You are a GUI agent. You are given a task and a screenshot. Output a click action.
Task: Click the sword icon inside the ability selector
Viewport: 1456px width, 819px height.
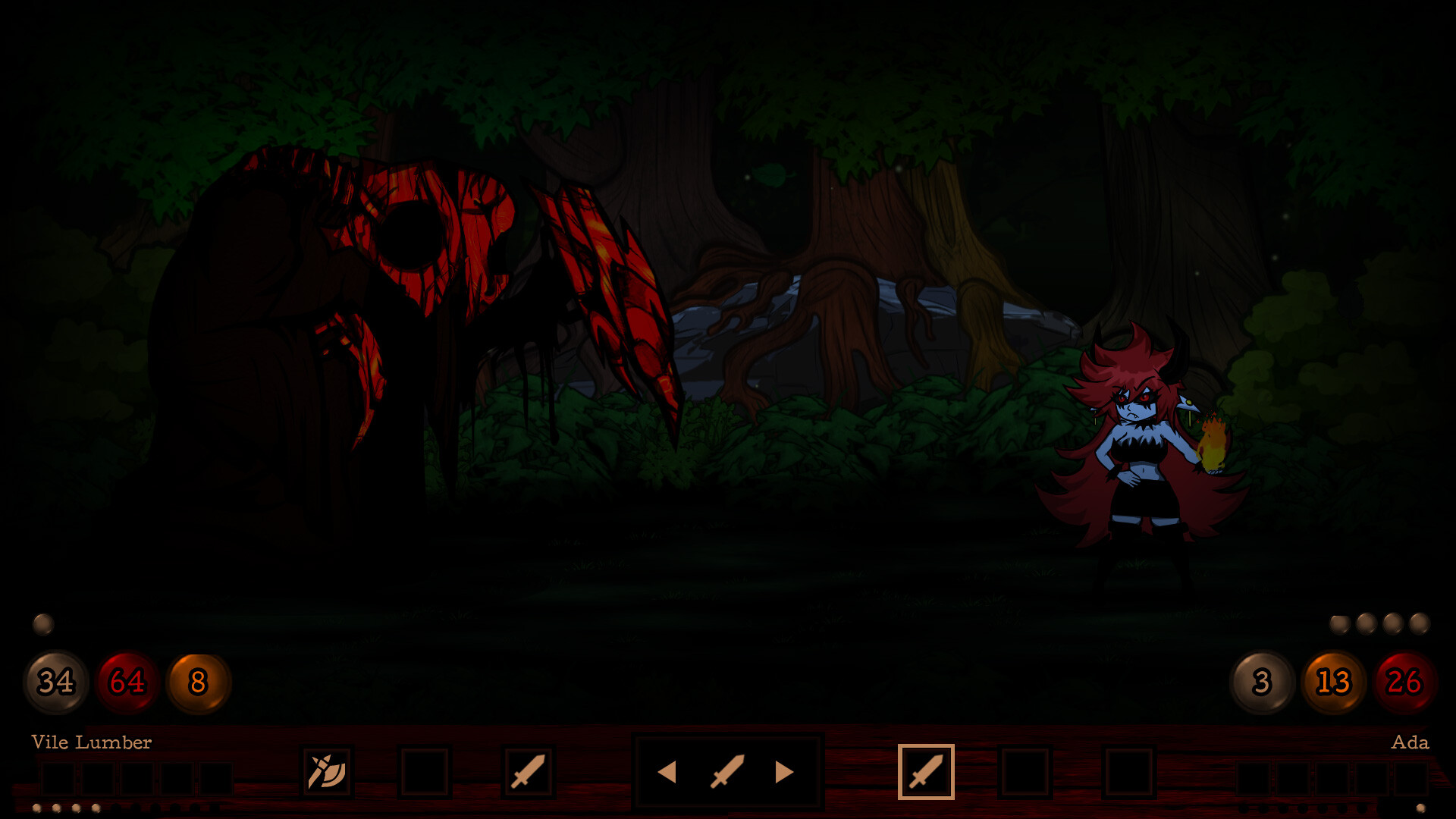point(727,773)
